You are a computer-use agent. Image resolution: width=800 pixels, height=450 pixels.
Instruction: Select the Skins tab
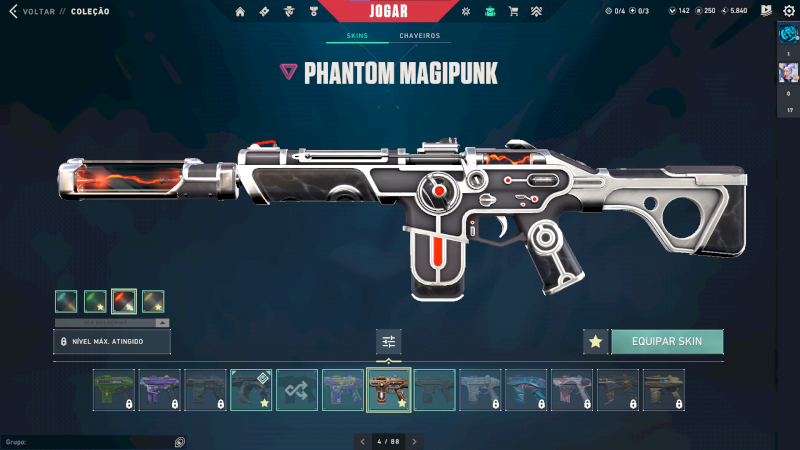[357, 36]
